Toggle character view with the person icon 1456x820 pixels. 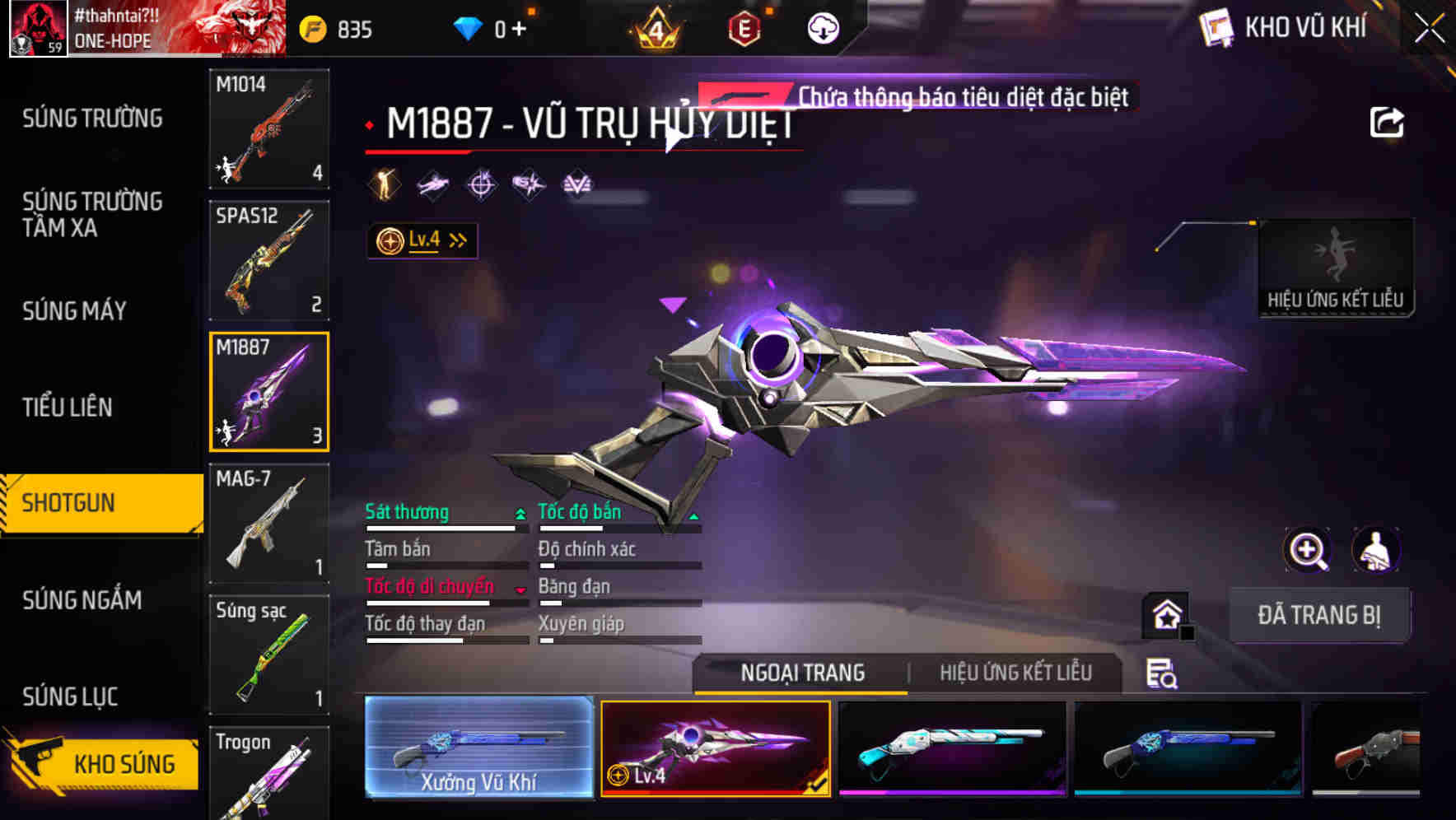[x=1374, y=550]
